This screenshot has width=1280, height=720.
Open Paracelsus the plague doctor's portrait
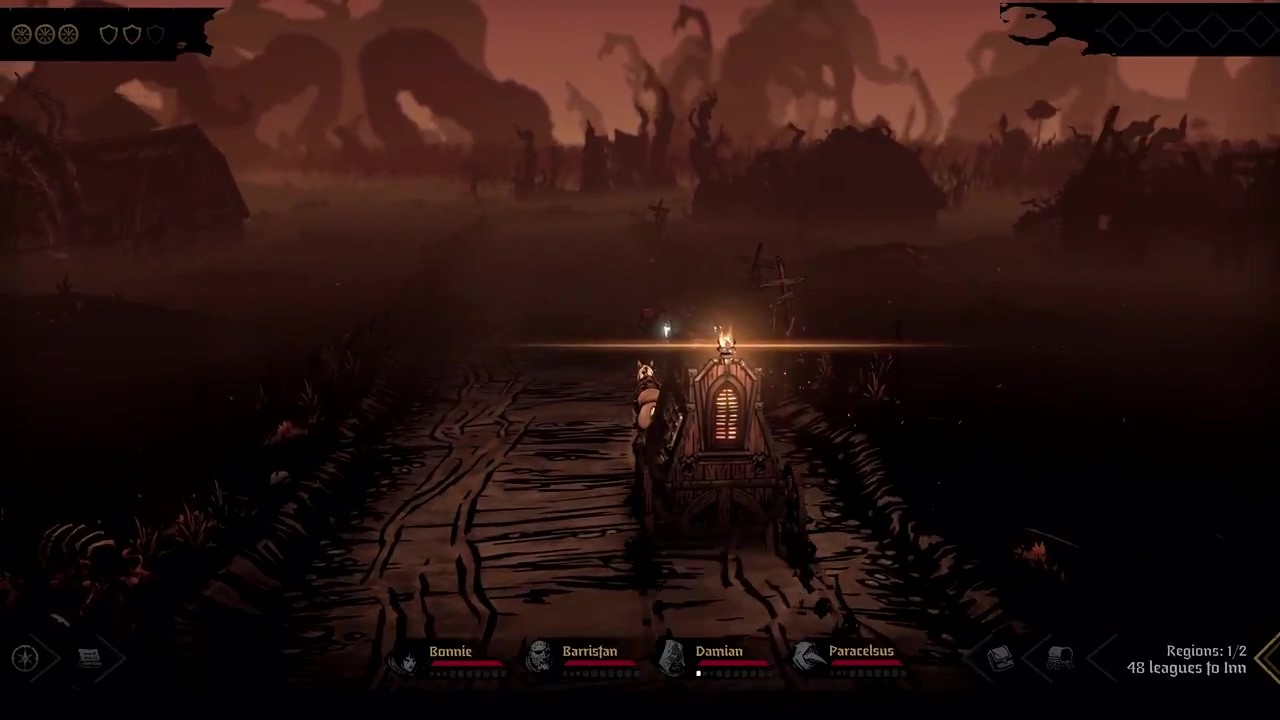pos(807,657)
